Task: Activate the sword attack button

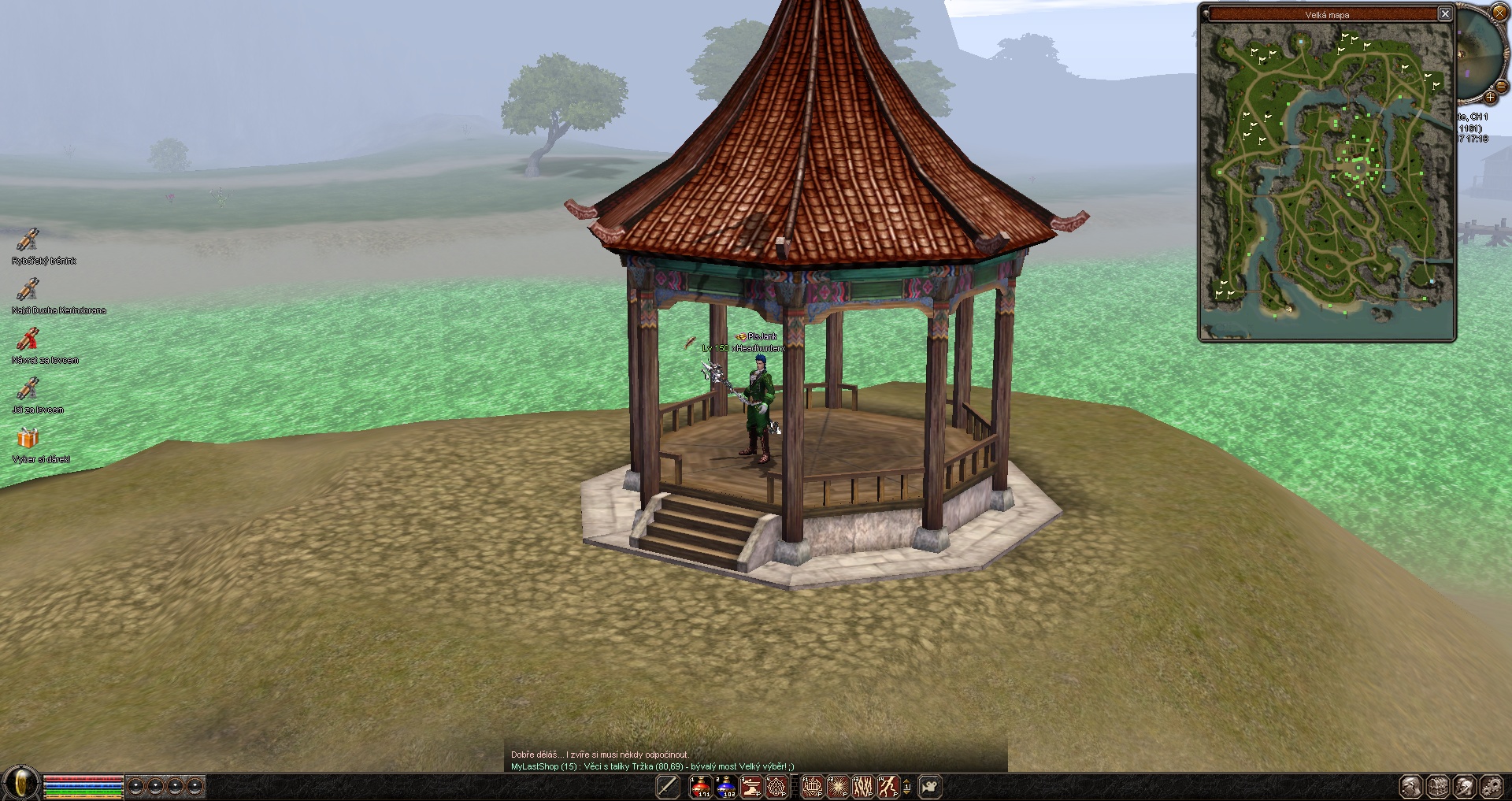Action: [668, 786]
